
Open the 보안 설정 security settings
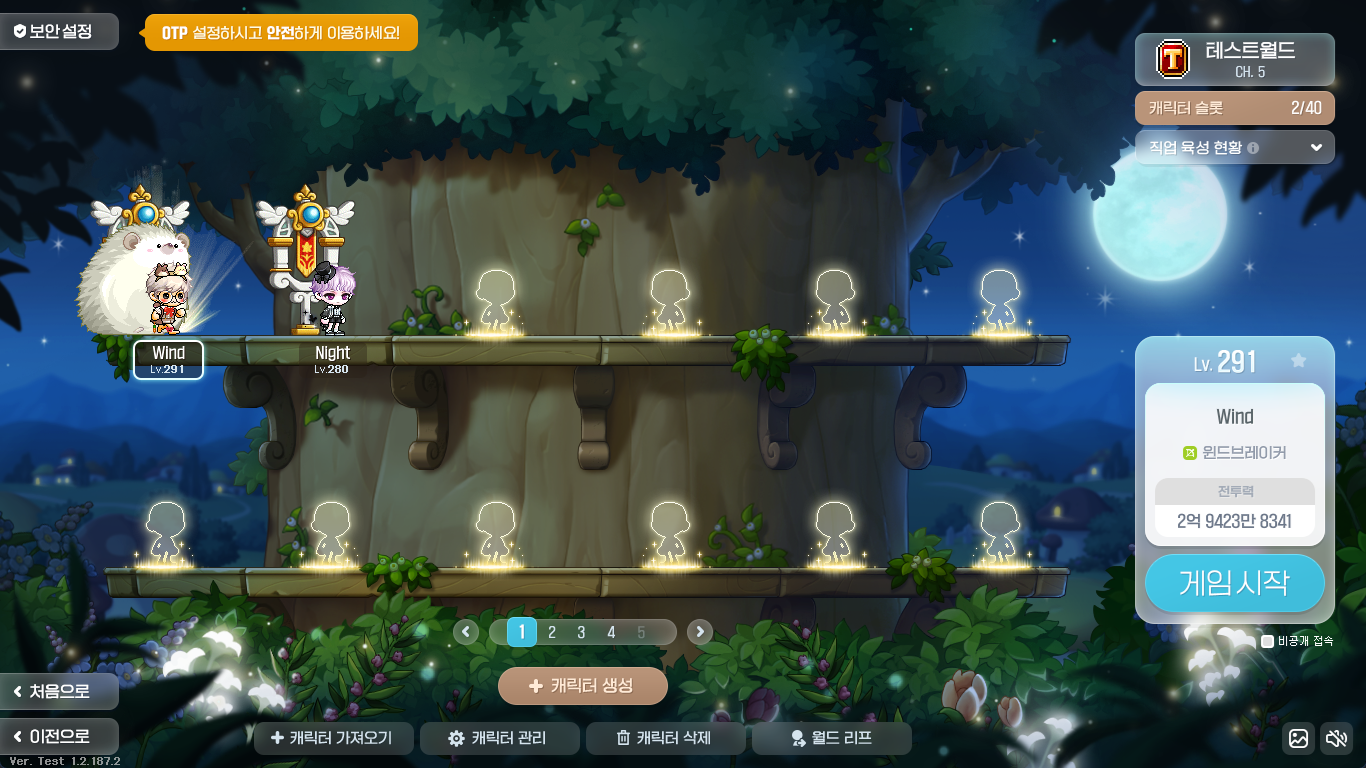pyautogui.click(x=58, y=31)
